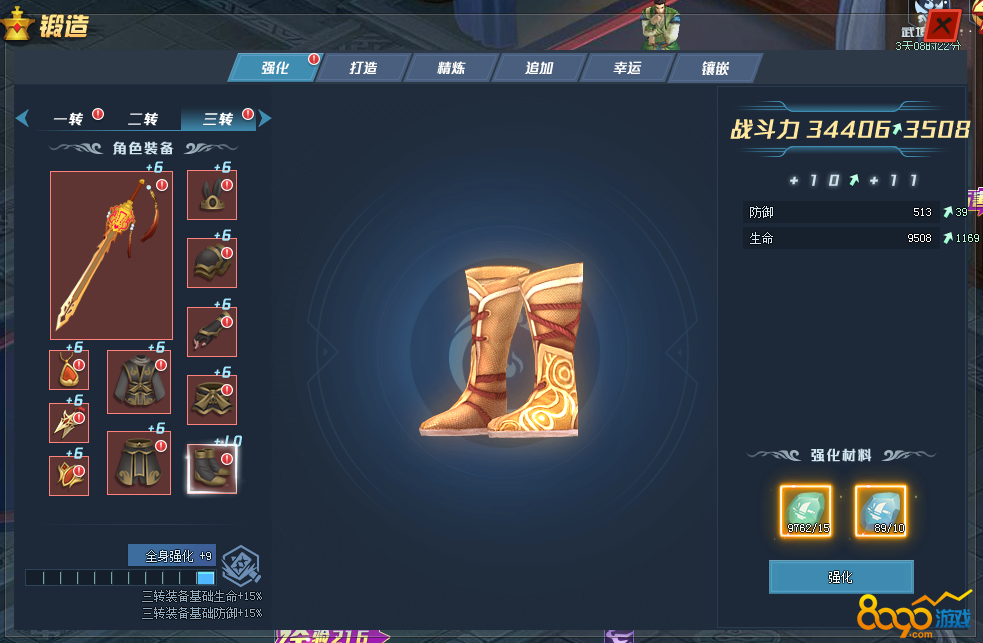Switch to the 强化 tab

(x=275, y=68)
